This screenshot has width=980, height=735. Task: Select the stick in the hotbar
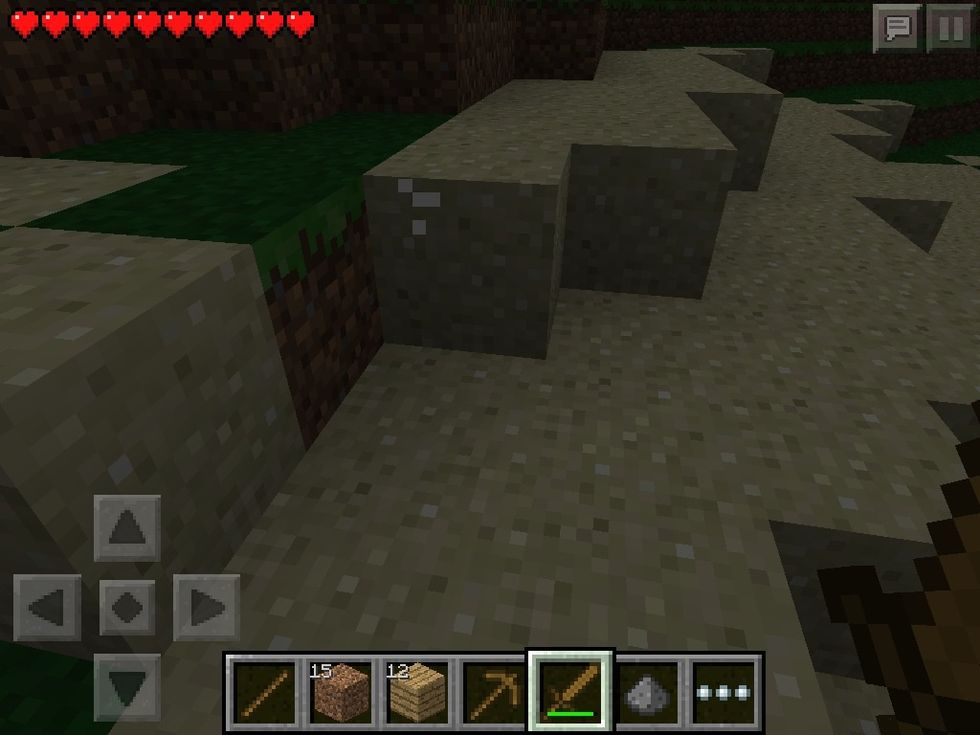263,691
